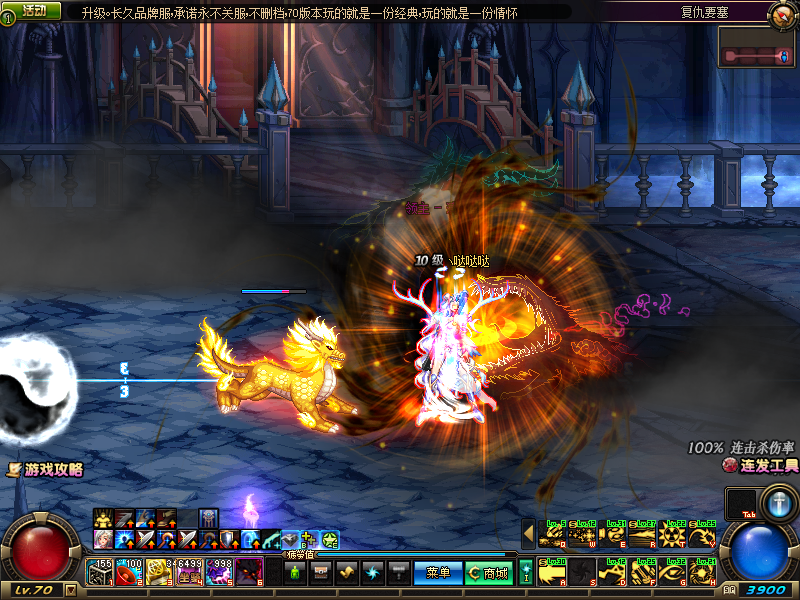Activate the radiation-symbol skill on key T
Viewport: 800px width, 600px height.
(672, 535)
